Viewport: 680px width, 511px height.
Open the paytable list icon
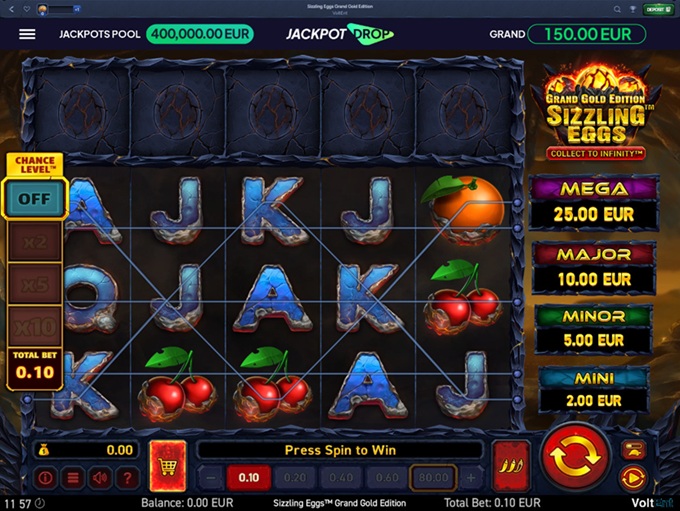coord(73,478)
